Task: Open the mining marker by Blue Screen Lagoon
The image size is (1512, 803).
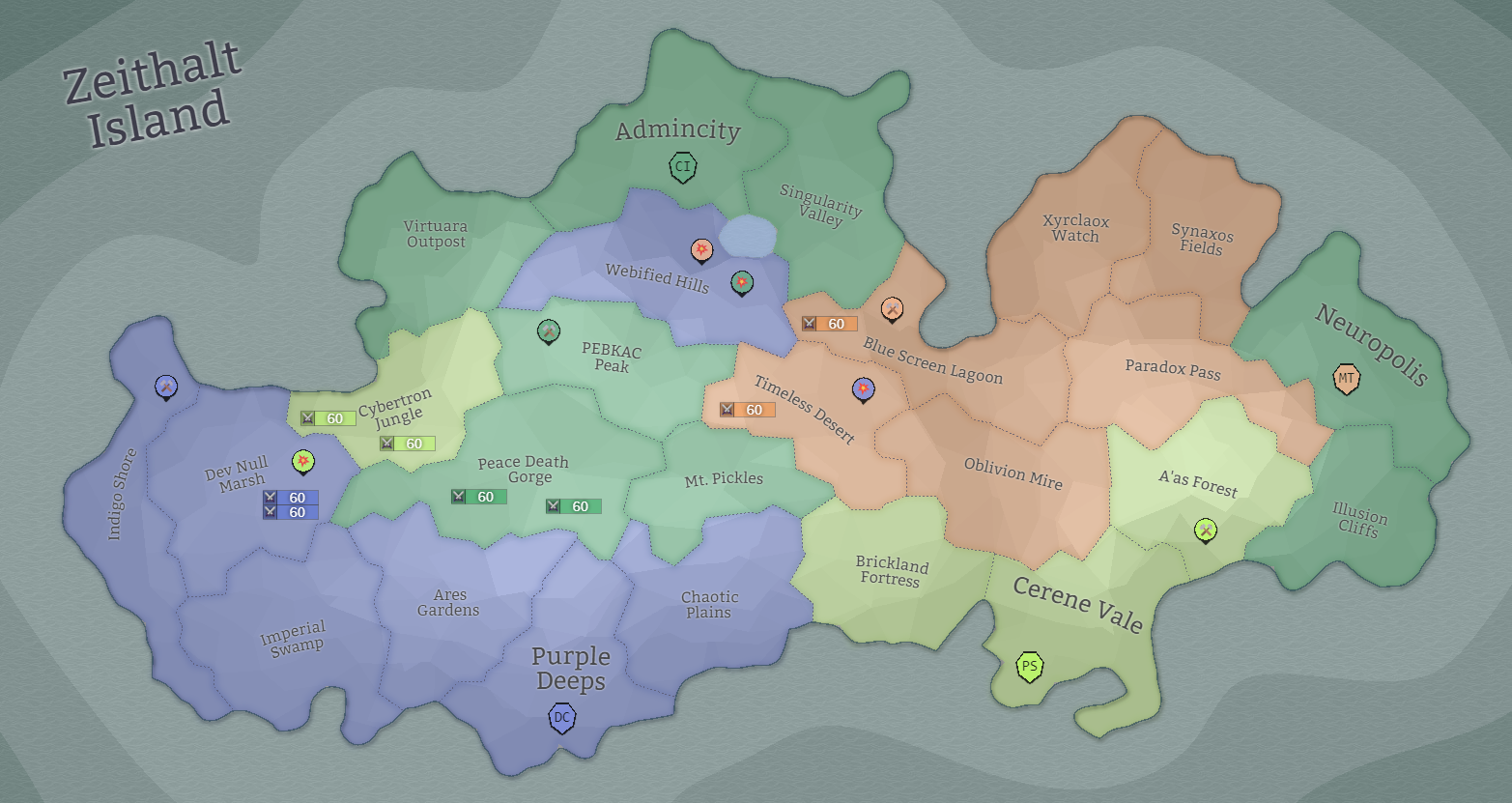Action: point(892,309)
